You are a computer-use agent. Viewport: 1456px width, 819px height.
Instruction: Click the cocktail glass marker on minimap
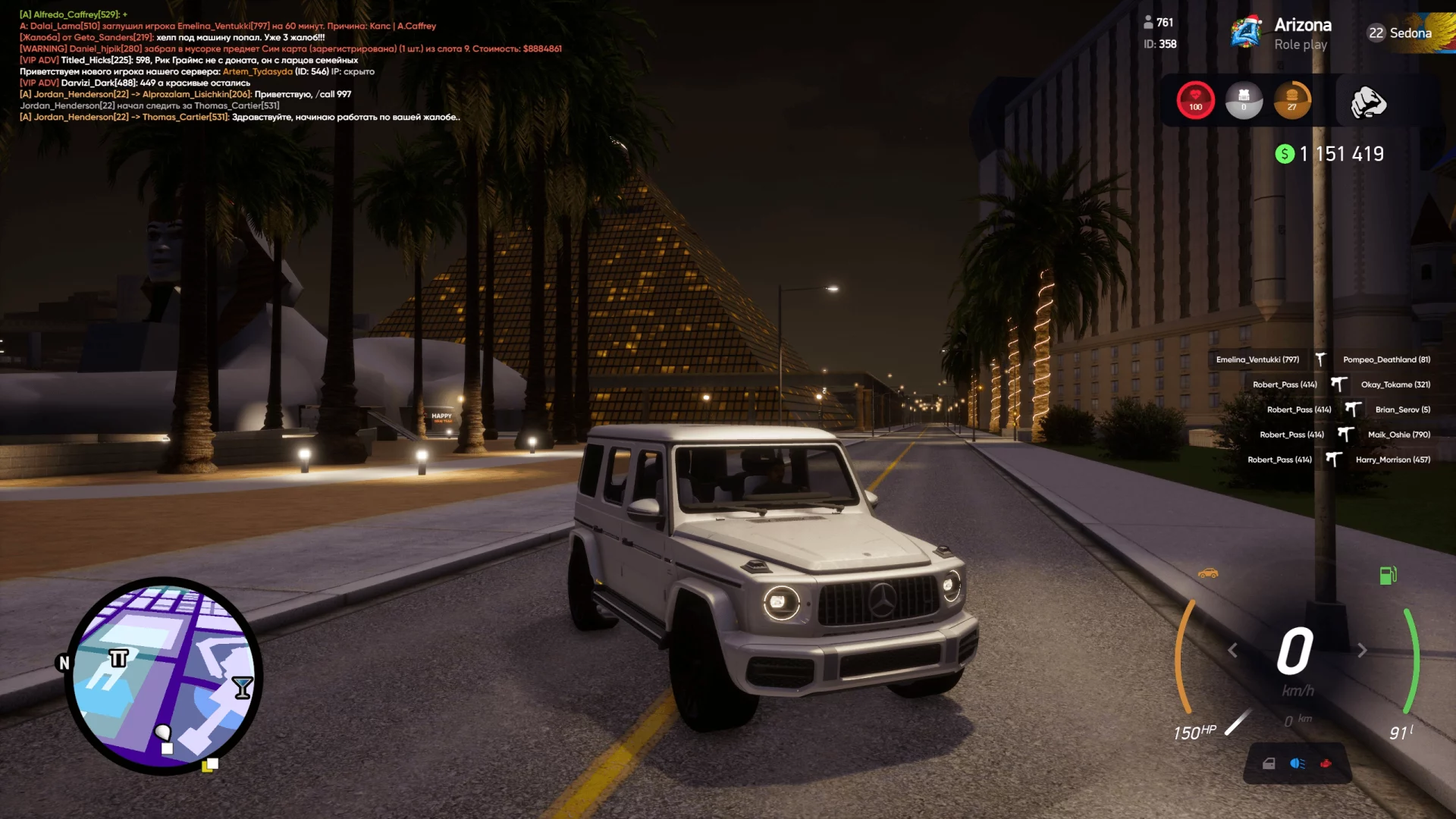[243, 687]
